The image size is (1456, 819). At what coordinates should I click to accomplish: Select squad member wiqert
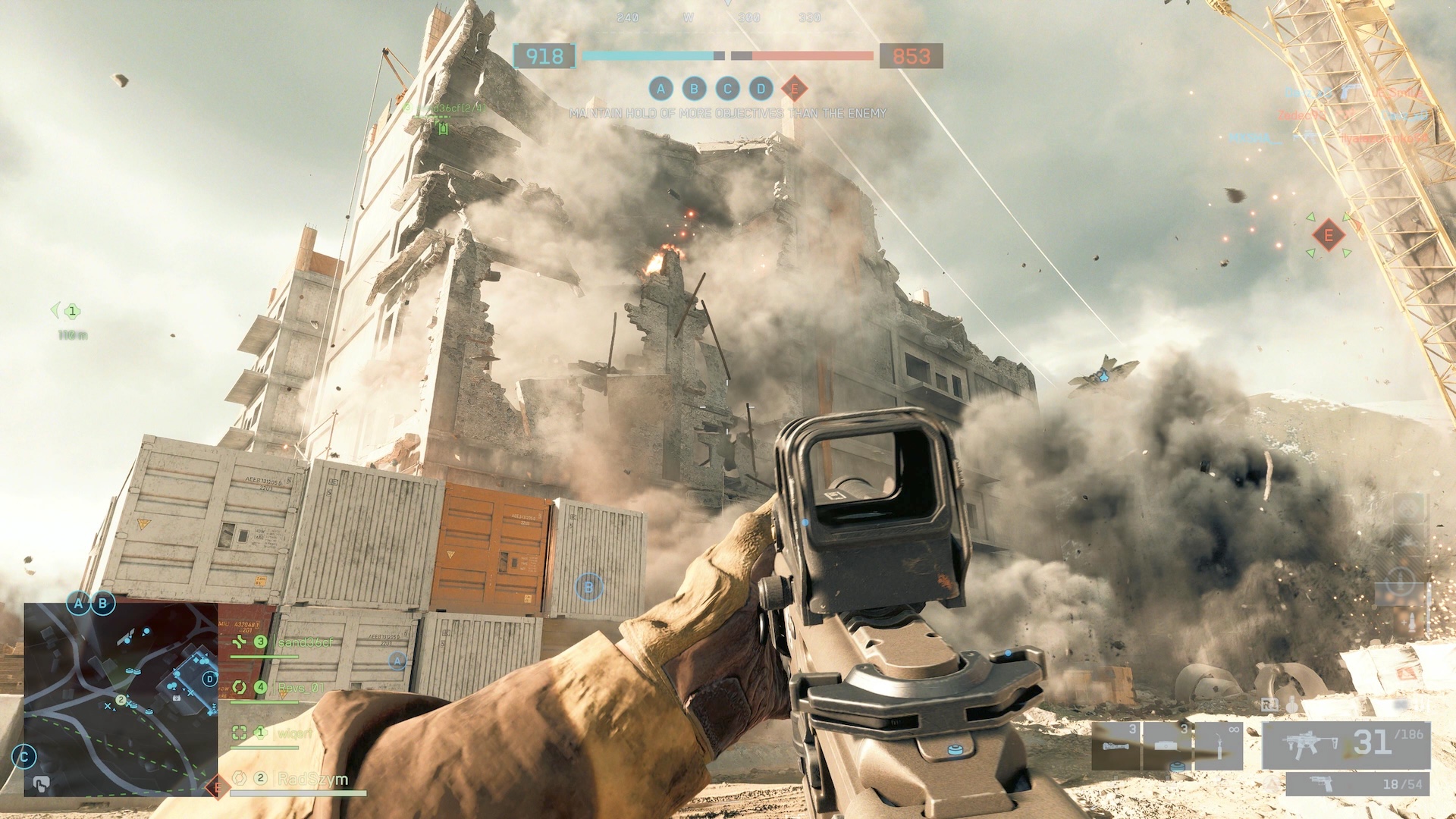click(294, 733)
